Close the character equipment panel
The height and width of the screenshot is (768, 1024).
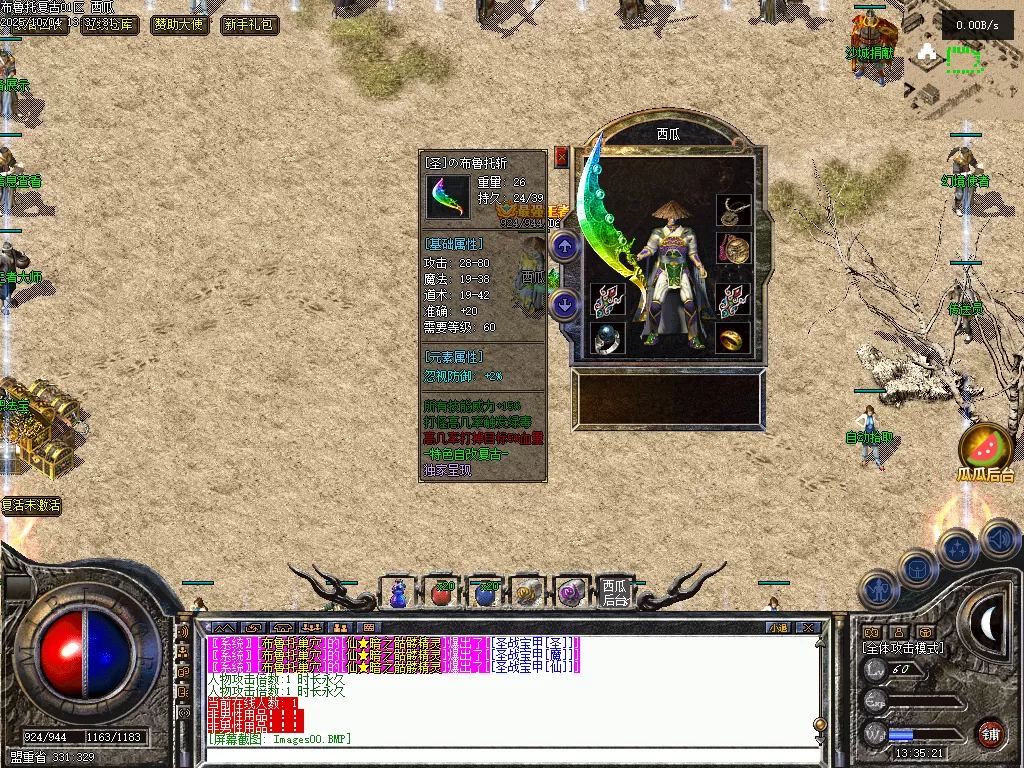(561, 157)
